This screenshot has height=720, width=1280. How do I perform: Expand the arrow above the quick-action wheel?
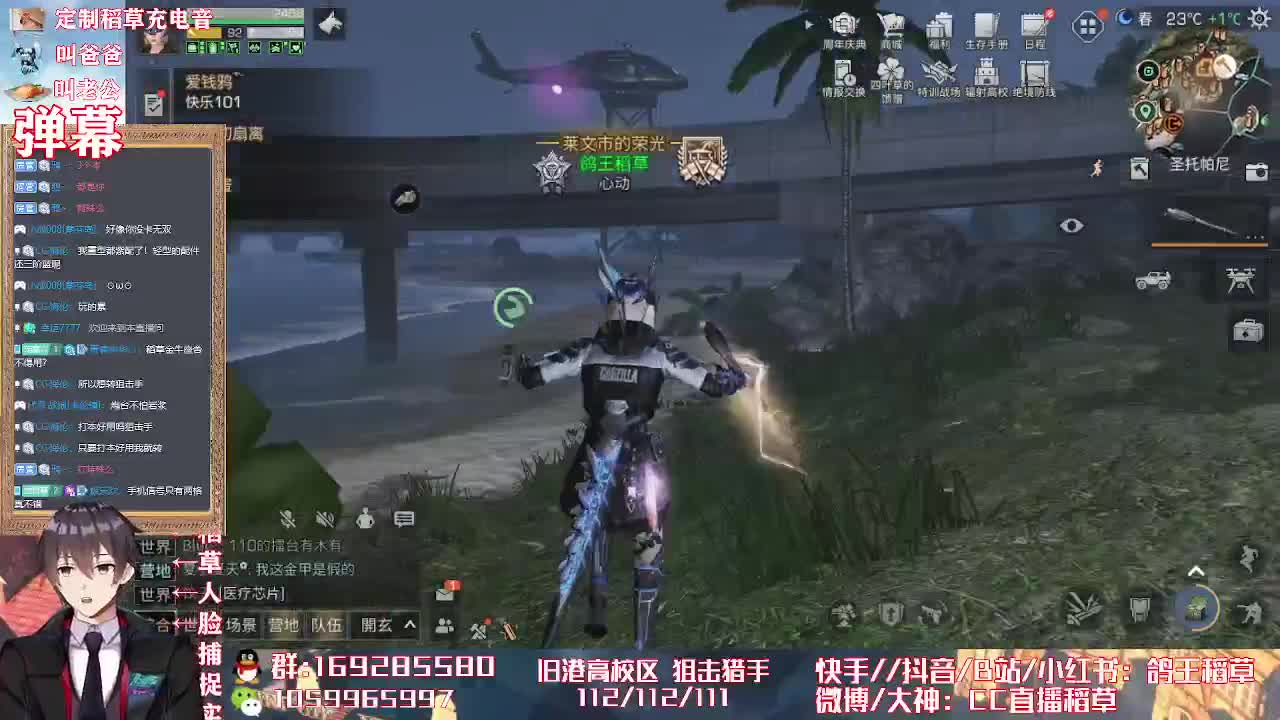tap(1196, 568)
